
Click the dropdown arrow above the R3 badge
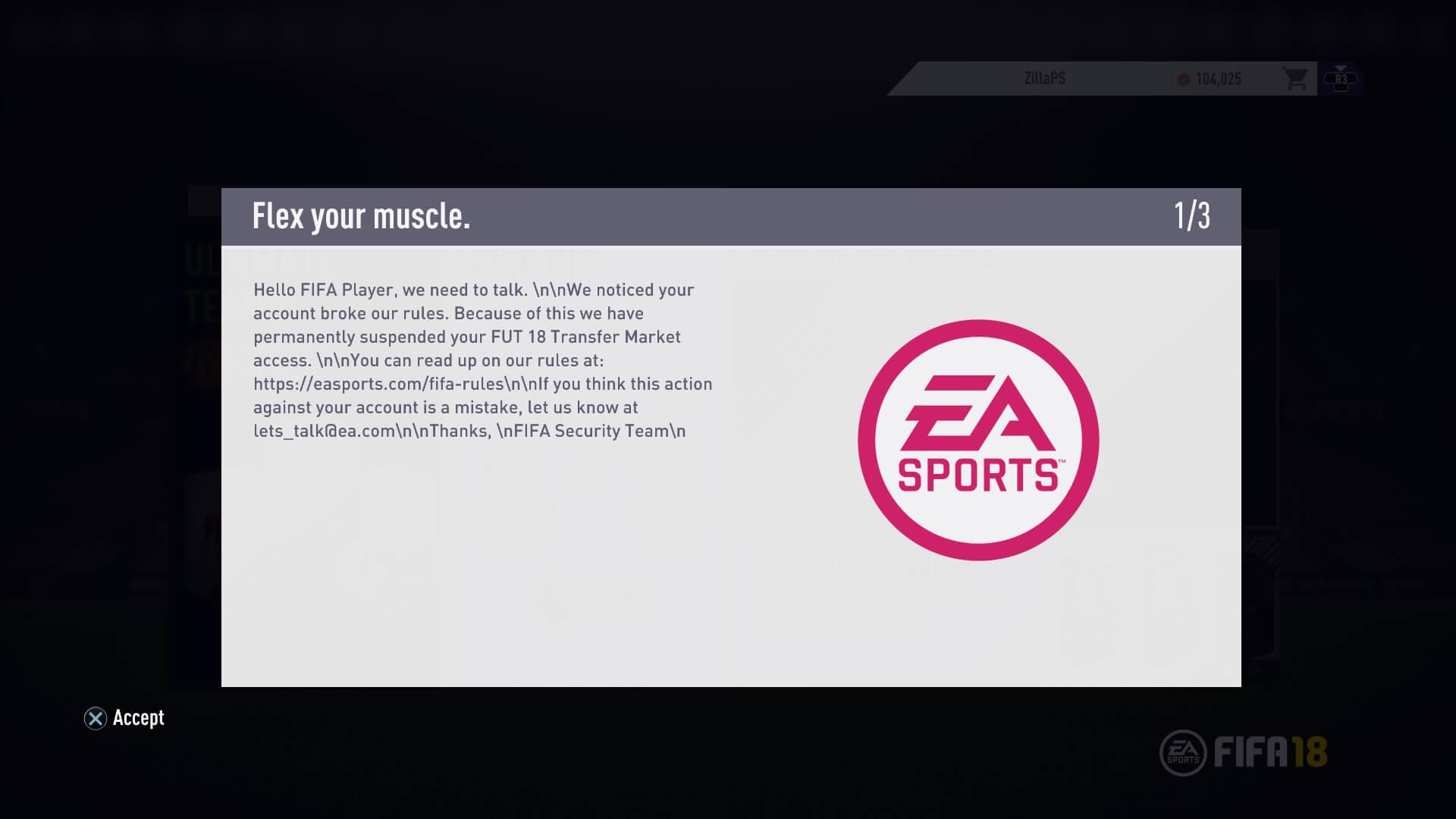click(x=1342, y=67)
